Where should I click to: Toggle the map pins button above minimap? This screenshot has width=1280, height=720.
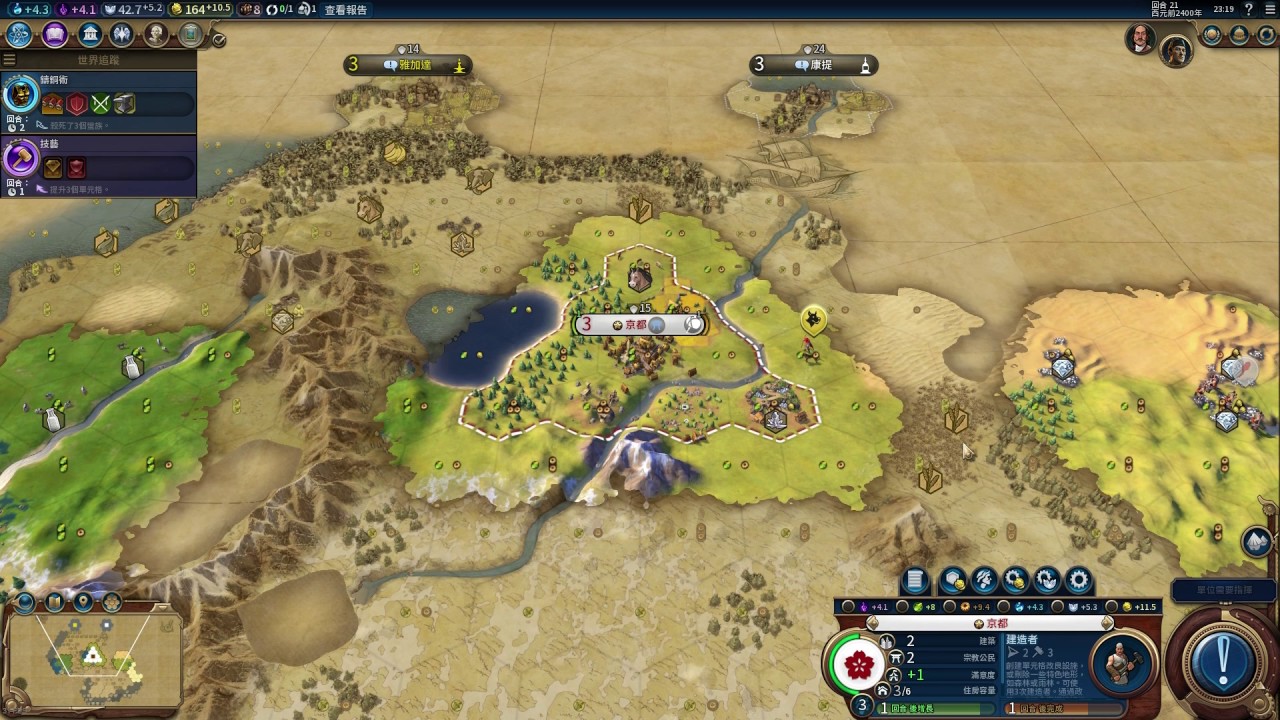tap(83, 602)
